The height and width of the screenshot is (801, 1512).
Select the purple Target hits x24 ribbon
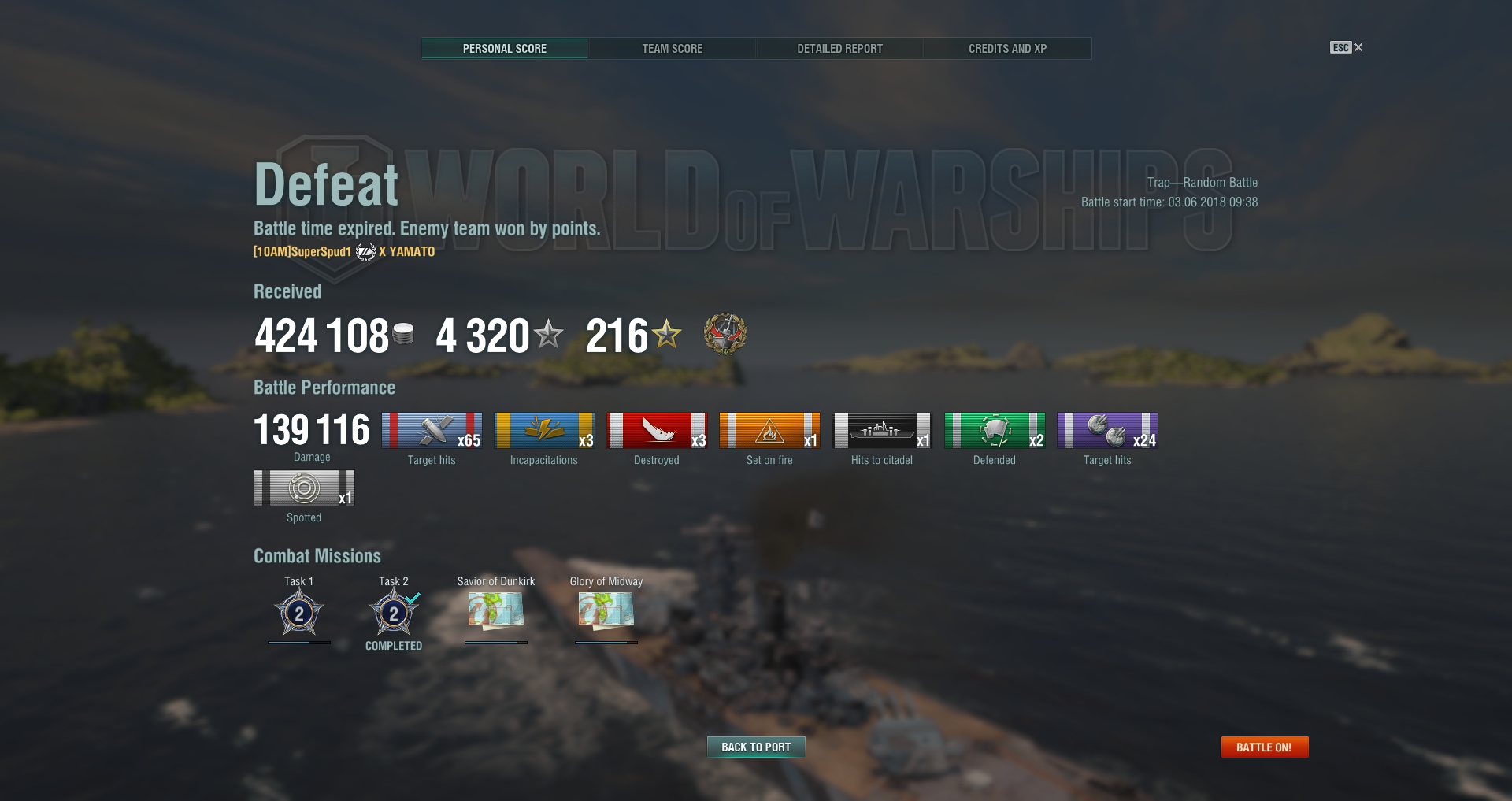pyautogui.click(x=1107, y=431)
